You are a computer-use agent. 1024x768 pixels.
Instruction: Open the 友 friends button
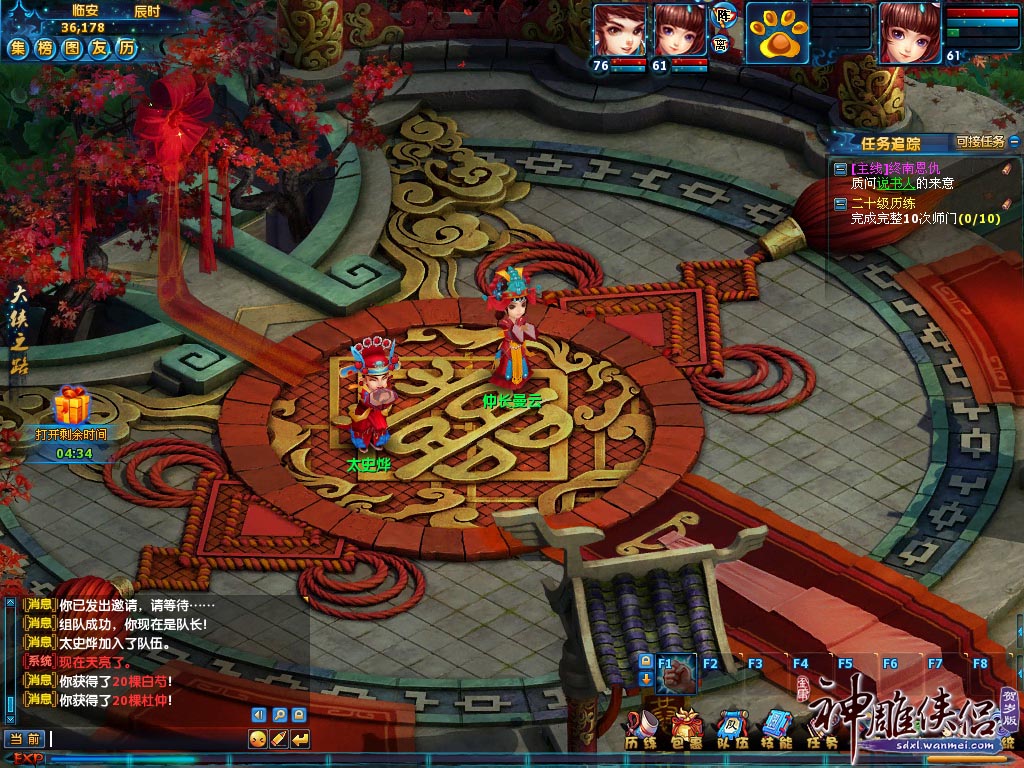tap(98, 48)
